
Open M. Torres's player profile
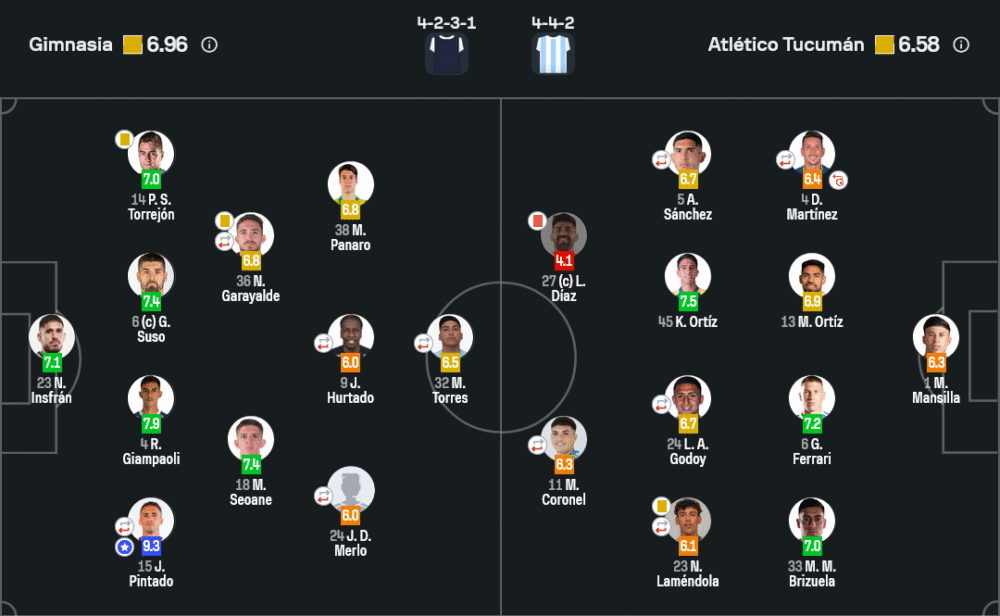[450, 336]
